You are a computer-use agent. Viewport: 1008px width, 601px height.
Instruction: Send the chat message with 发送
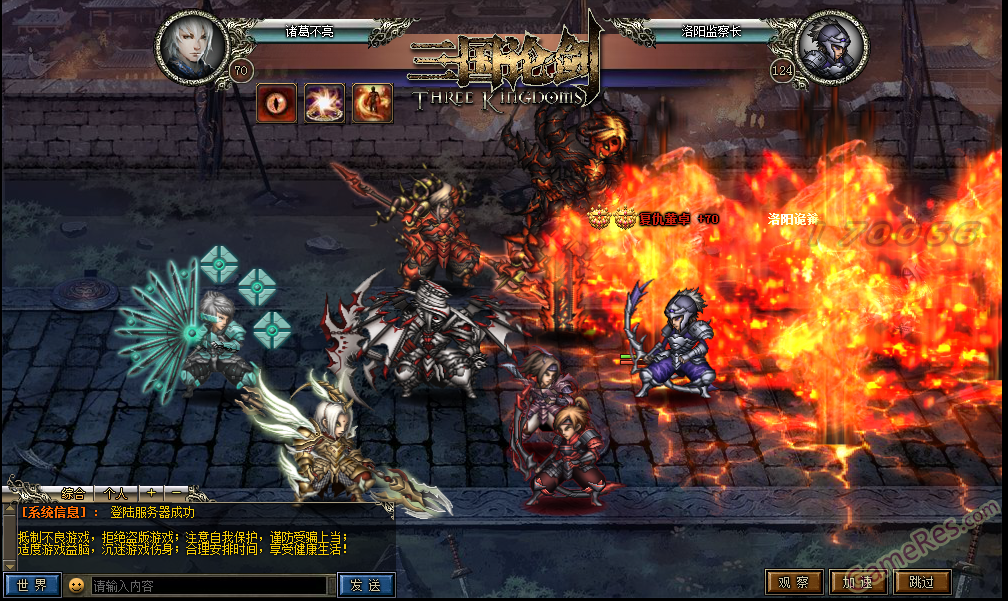(x=366, y=585)
